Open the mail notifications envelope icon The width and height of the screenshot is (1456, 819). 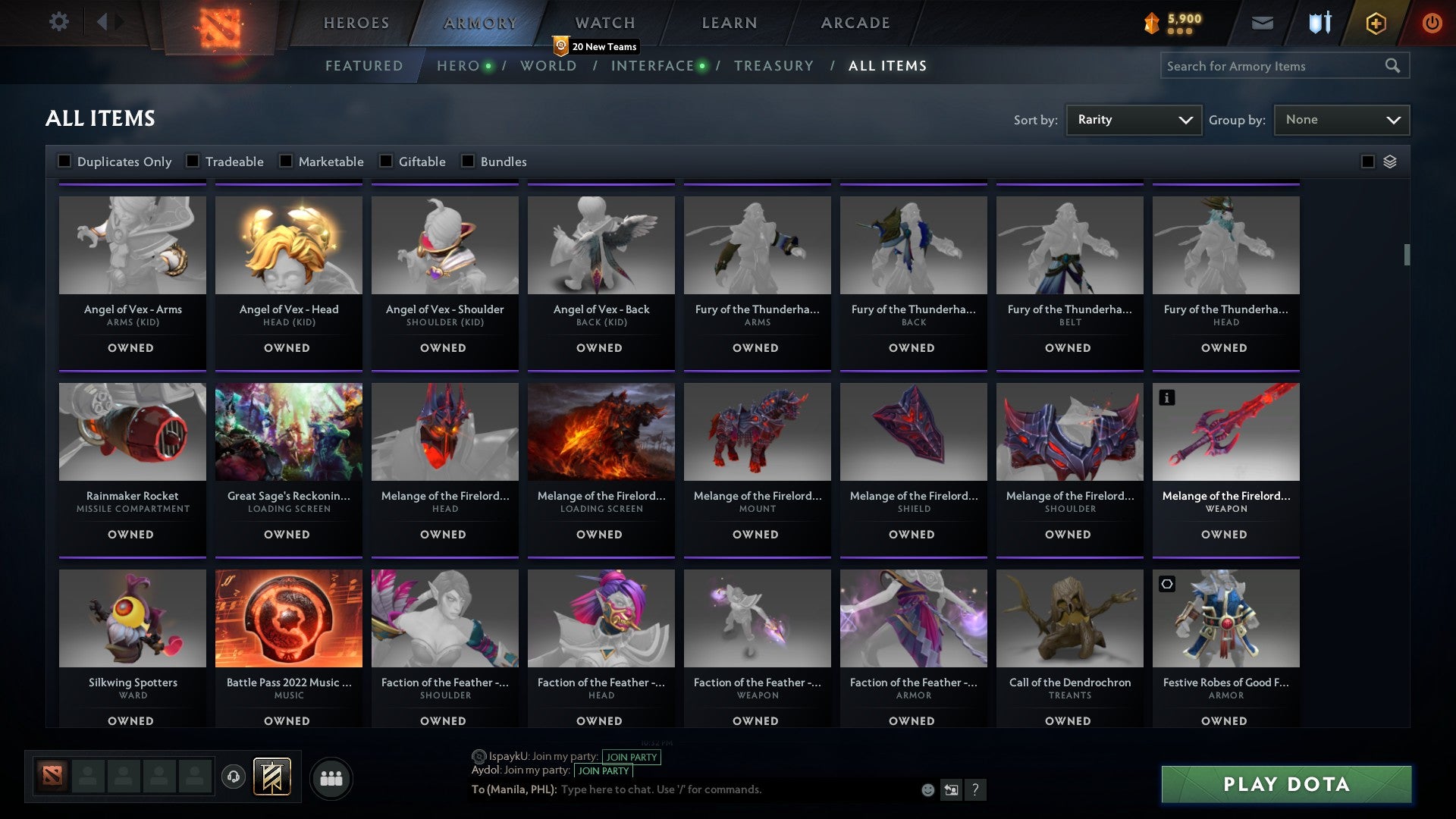(1263, 23)
